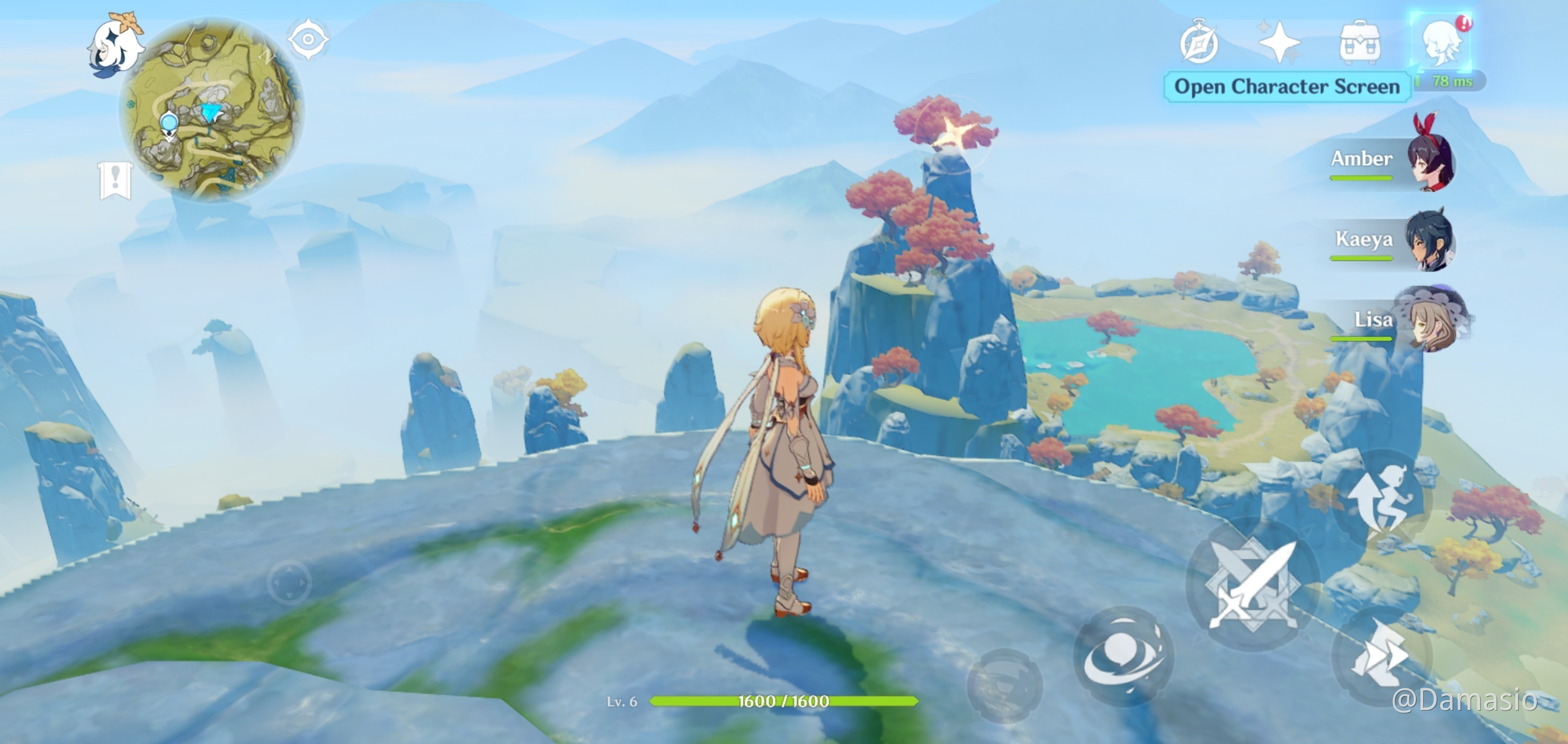Tap the faint movement joystick

pos(289,582)
